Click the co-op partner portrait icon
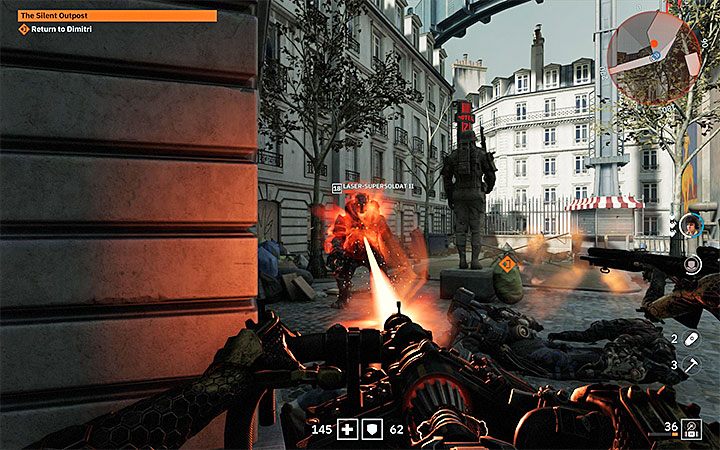Screen dimensions: 720x450 pyautogui.click(x=689, y=226)
